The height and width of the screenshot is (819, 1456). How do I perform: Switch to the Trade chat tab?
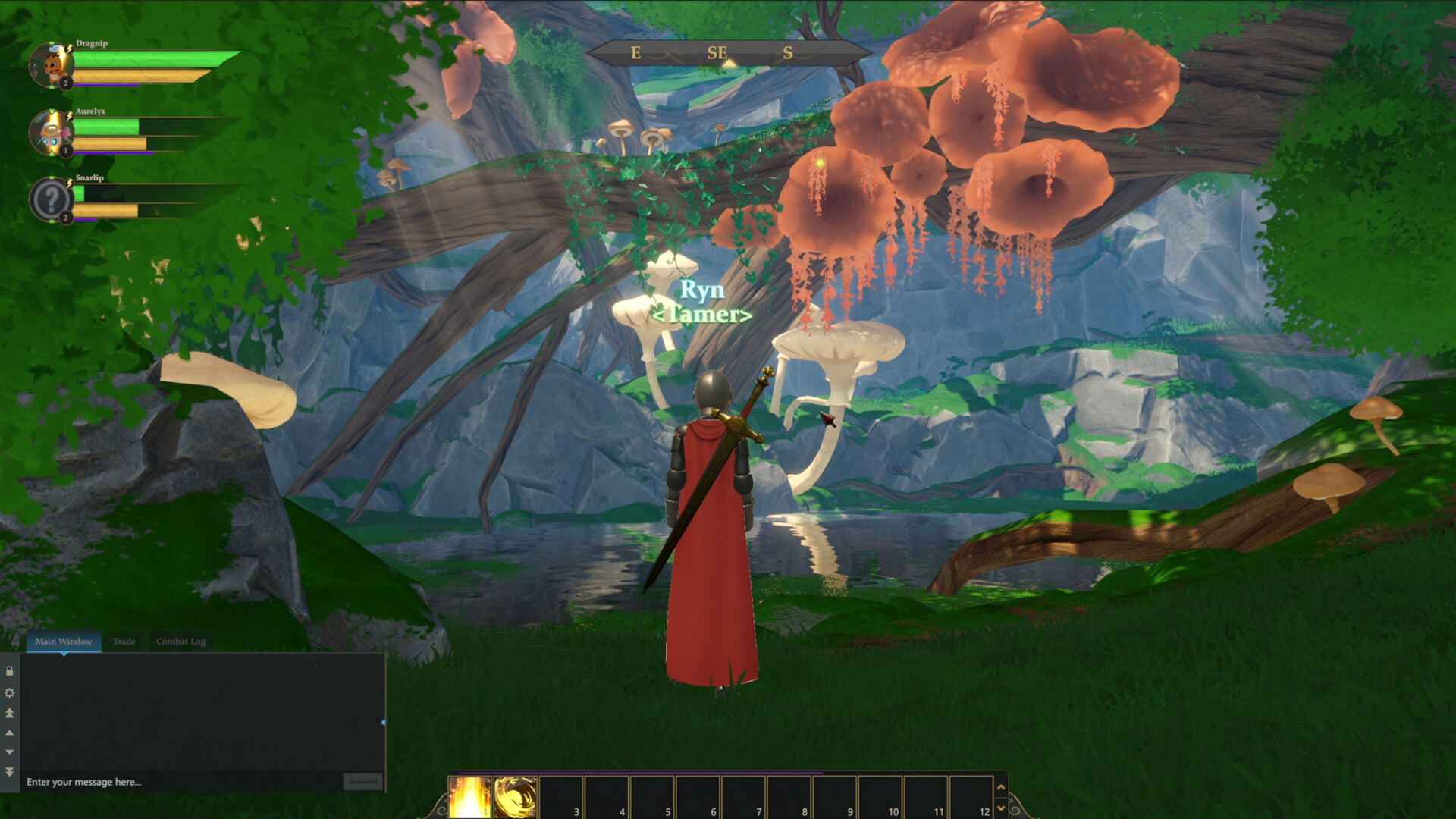coord(124,642)
